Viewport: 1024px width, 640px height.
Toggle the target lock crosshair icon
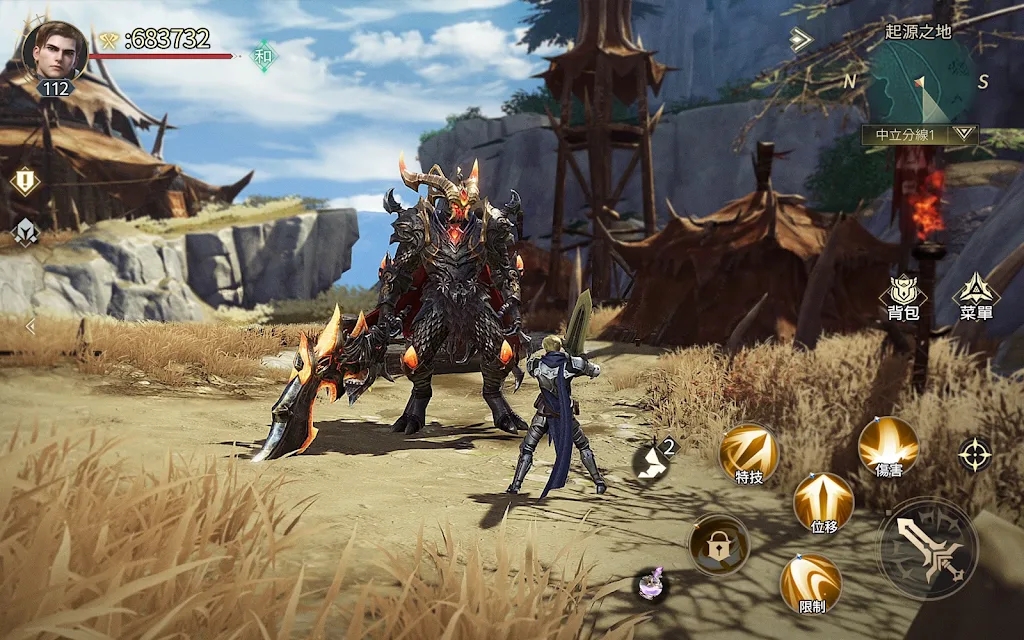coord(975,455)
